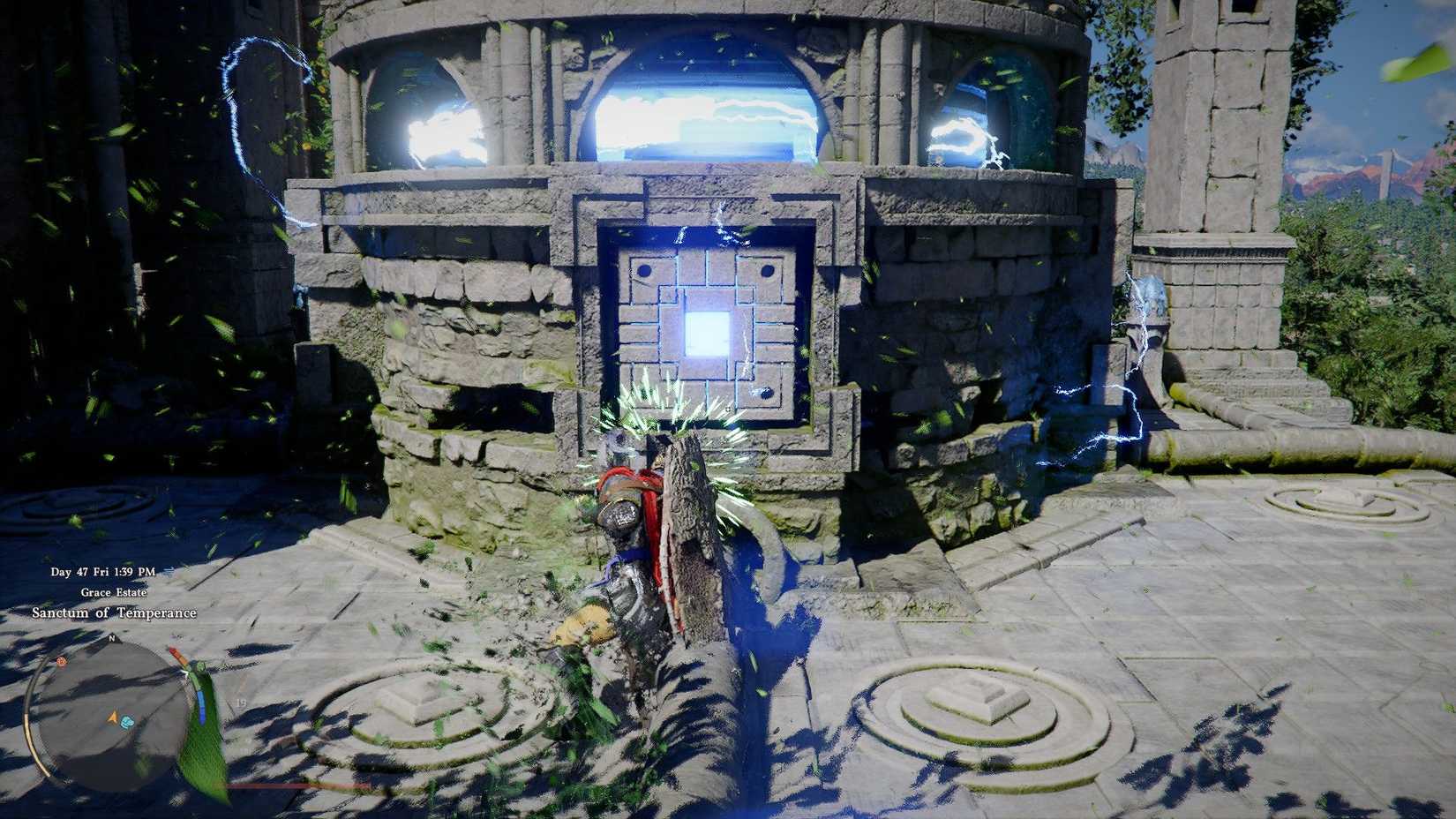The image size is (1456, 819).
Task: Select the N compass indicator on the minimap
Action: pos(112,639)
